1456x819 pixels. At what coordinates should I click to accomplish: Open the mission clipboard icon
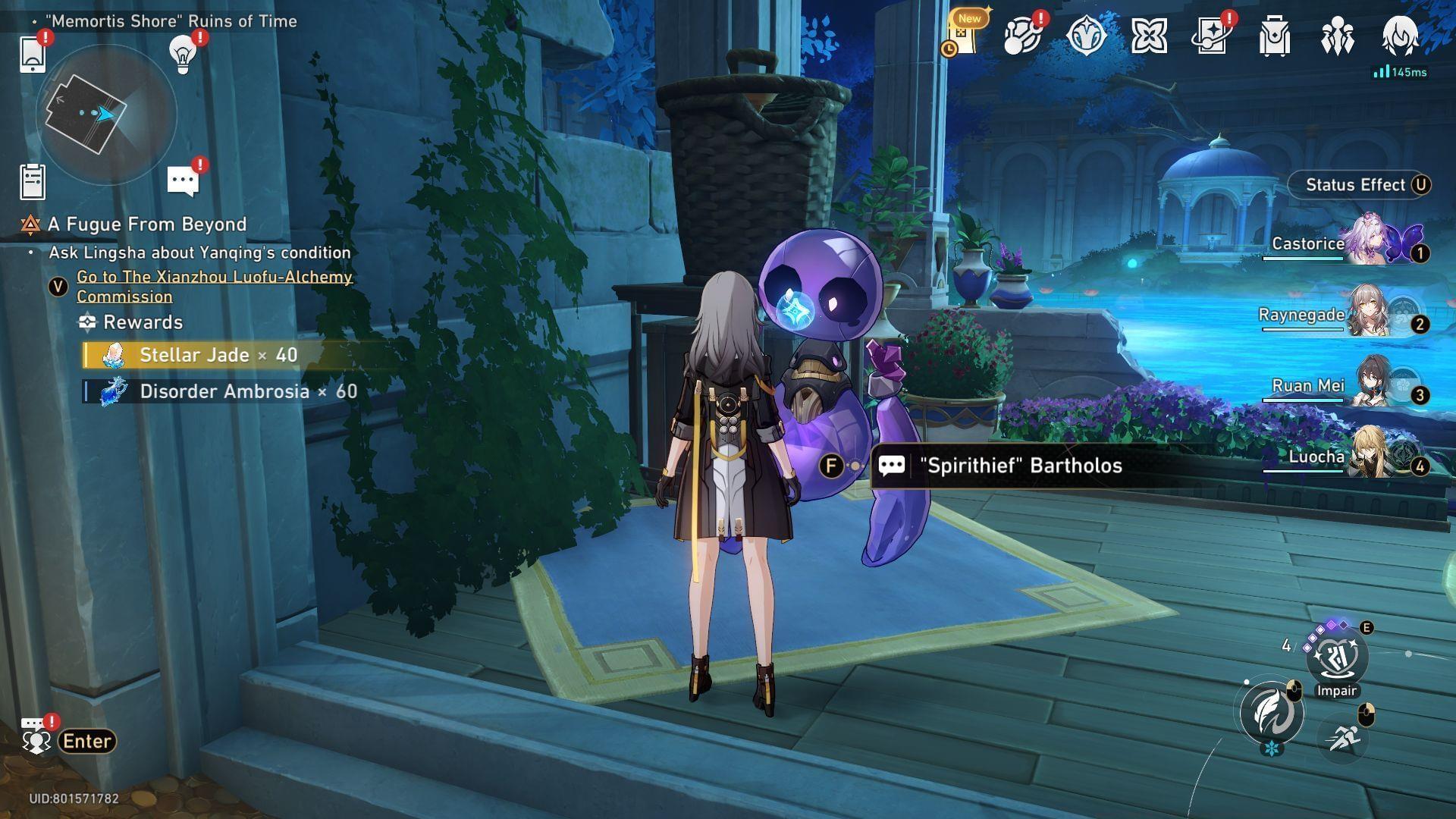click(33, 182)
